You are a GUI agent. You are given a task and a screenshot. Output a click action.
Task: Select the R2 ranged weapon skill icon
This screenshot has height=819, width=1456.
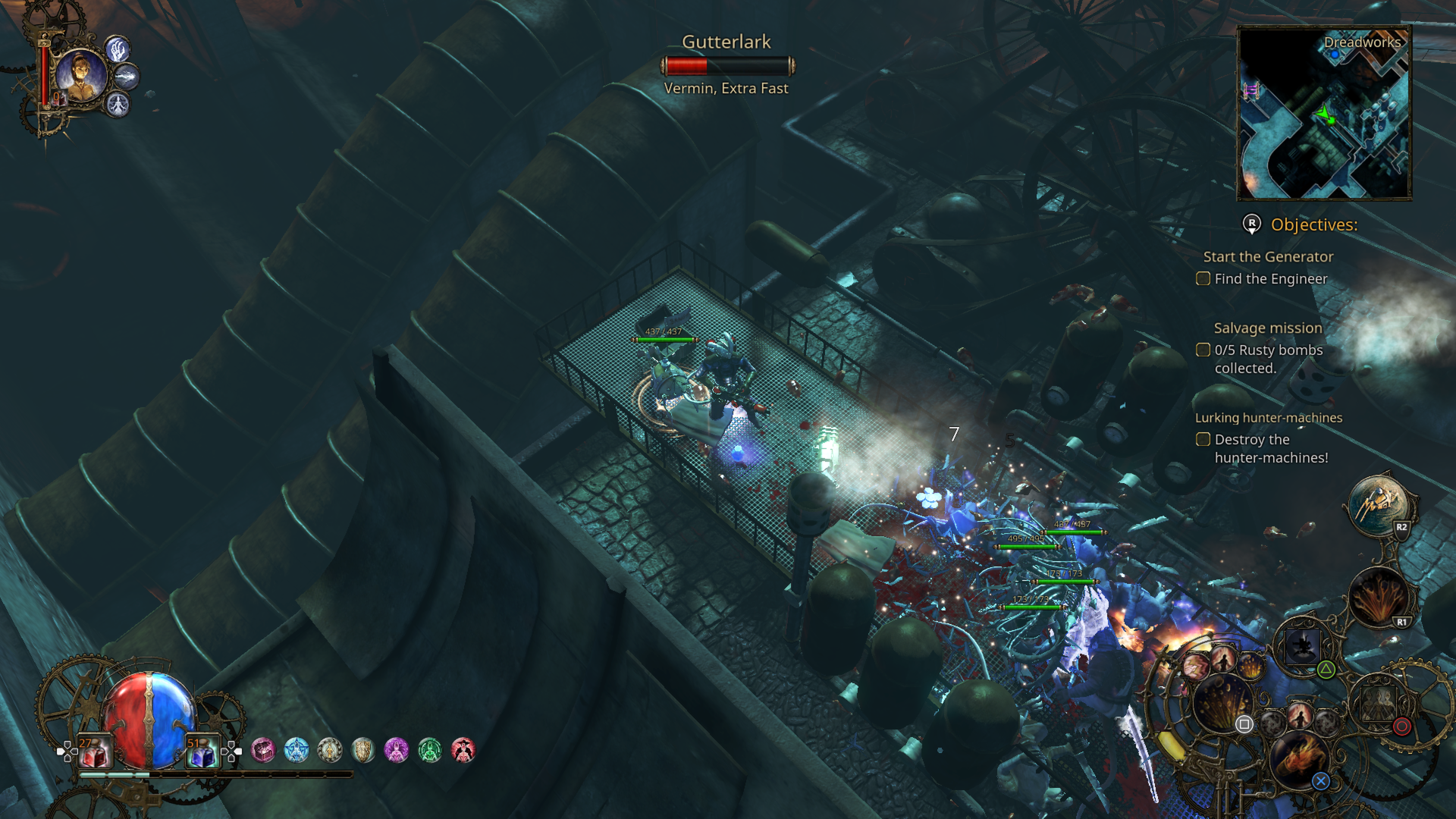point(1379,504)
